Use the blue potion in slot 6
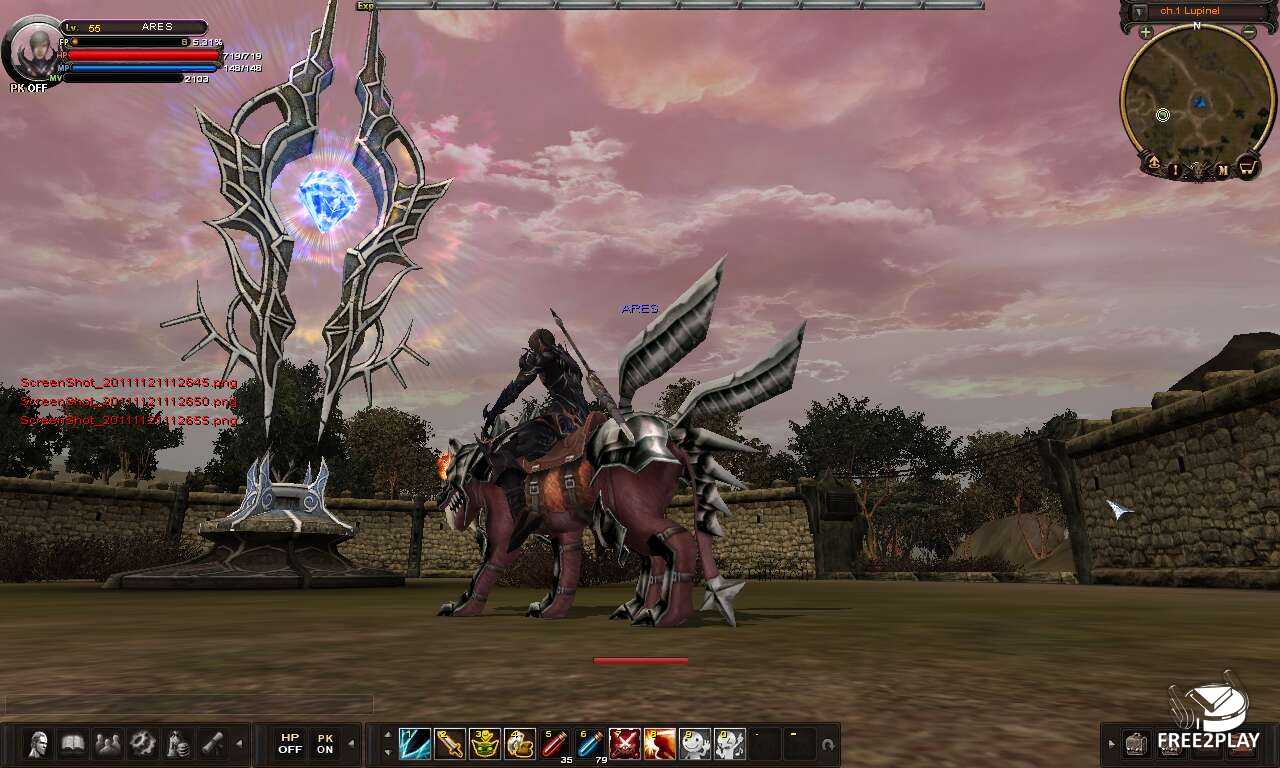 (589, 744)
